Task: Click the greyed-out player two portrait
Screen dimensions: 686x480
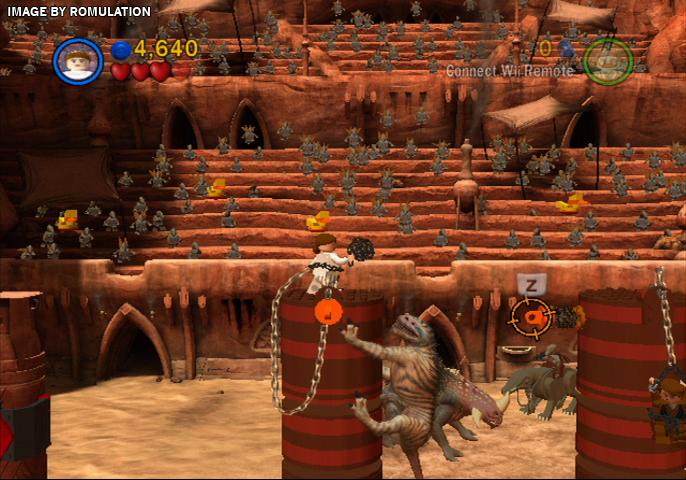Action: click(608, 60)
